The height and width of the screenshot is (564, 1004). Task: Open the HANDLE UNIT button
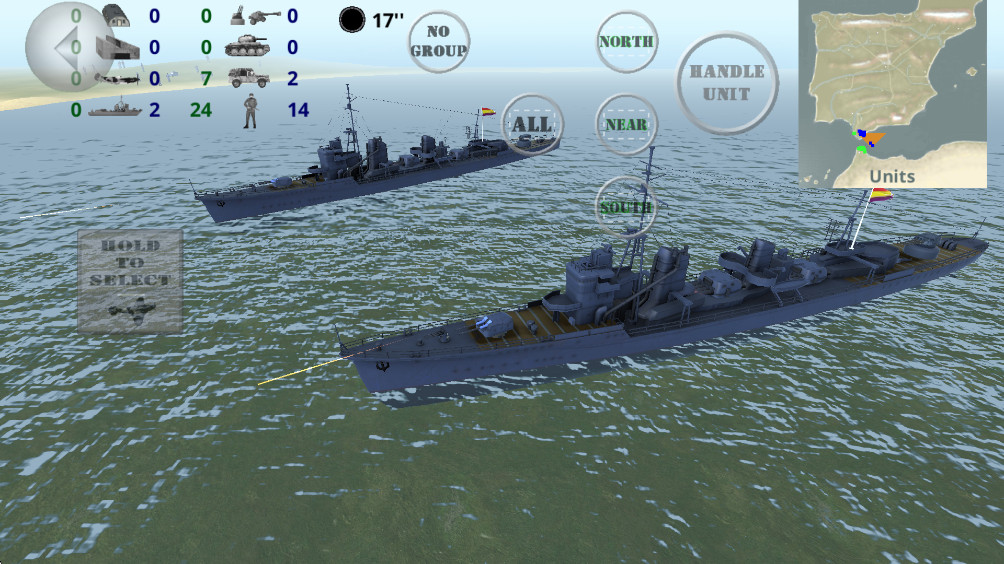[x=727, y=83]
